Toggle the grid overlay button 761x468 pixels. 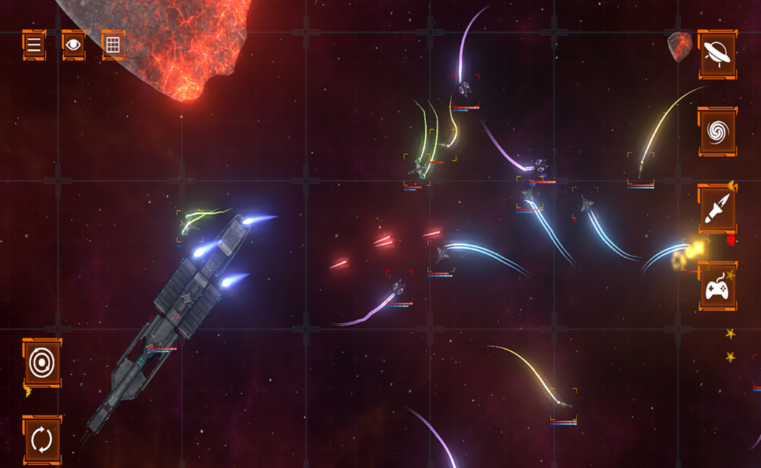point(113,45)
